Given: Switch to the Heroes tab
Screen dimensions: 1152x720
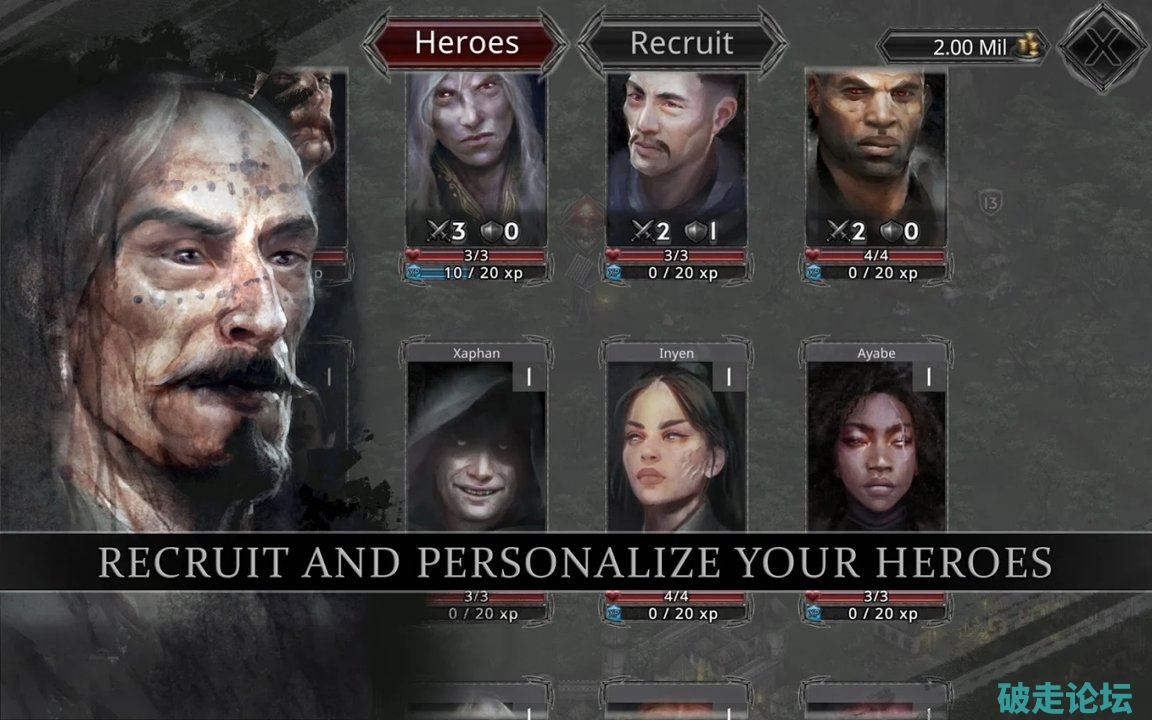Looking at the screenshot, I should point(466,43).
